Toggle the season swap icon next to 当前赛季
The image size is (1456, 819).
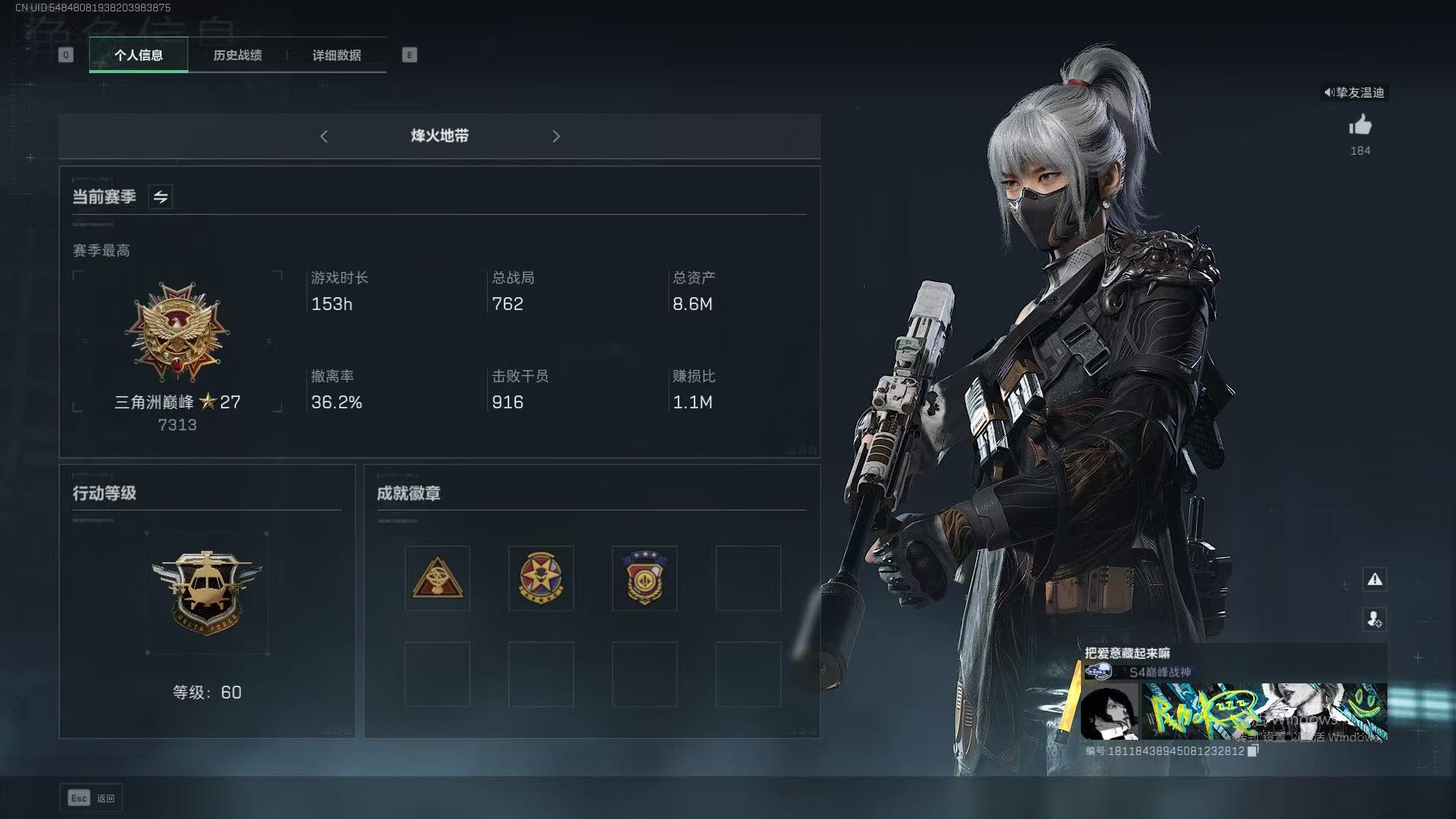[x=160, y=197]
